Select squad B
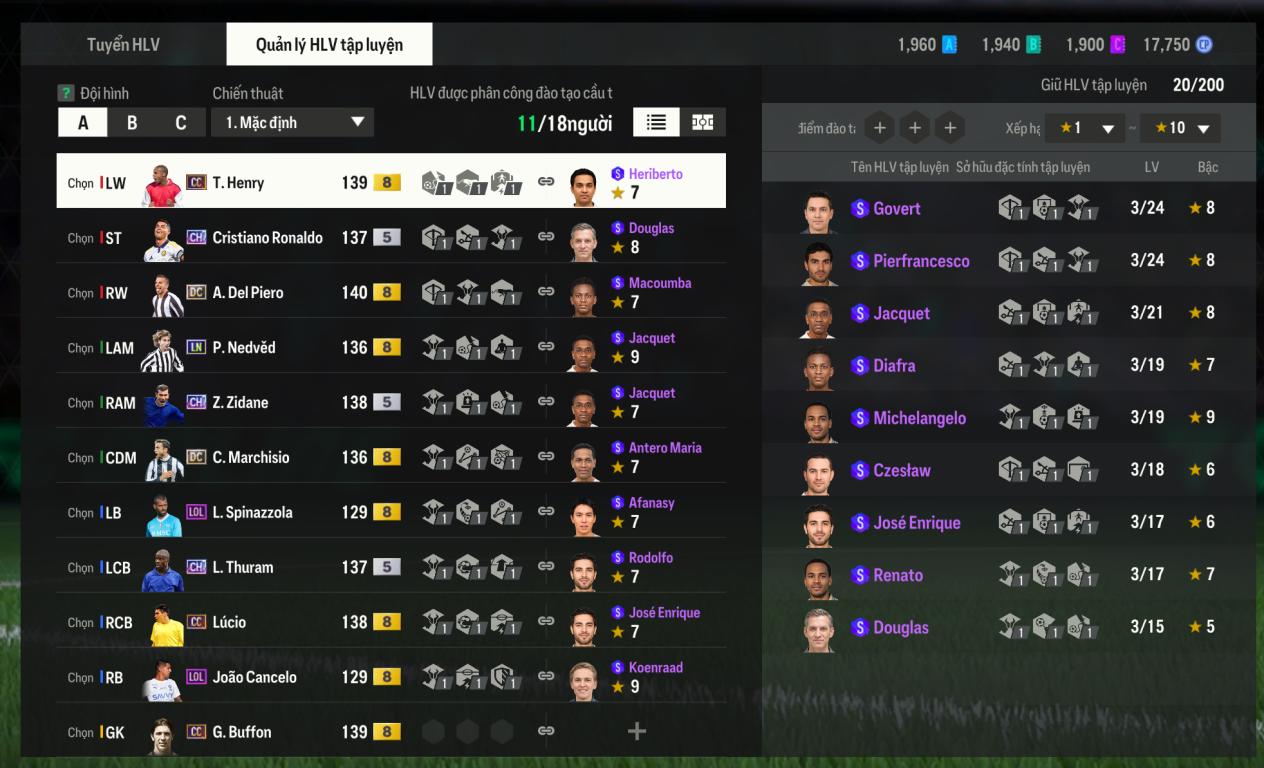The width and height of the screenshot is (1264, 768). (x=132, y=123)
